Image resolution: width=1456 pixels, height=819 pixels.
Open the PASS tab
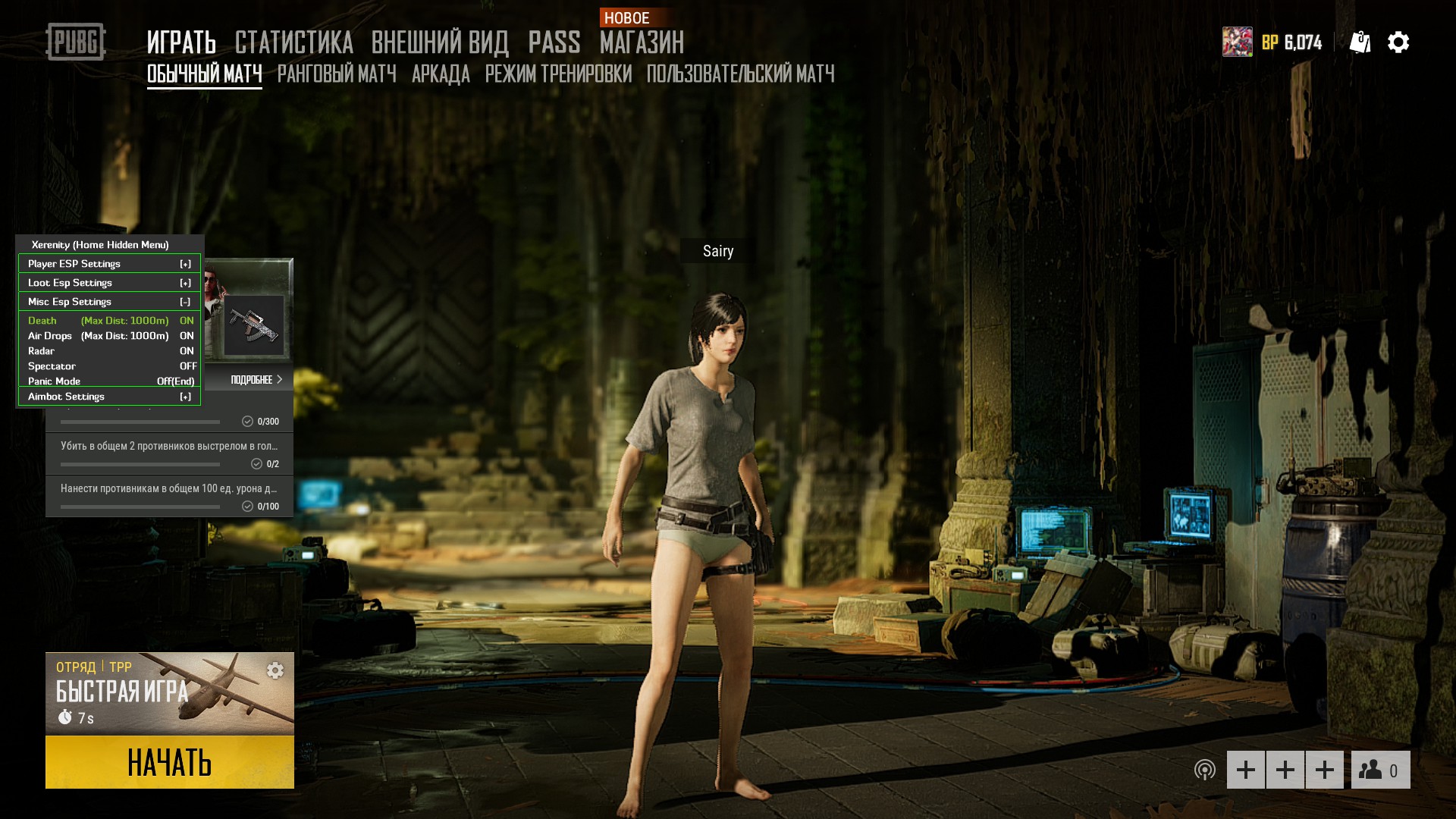[x=554, y=42]
